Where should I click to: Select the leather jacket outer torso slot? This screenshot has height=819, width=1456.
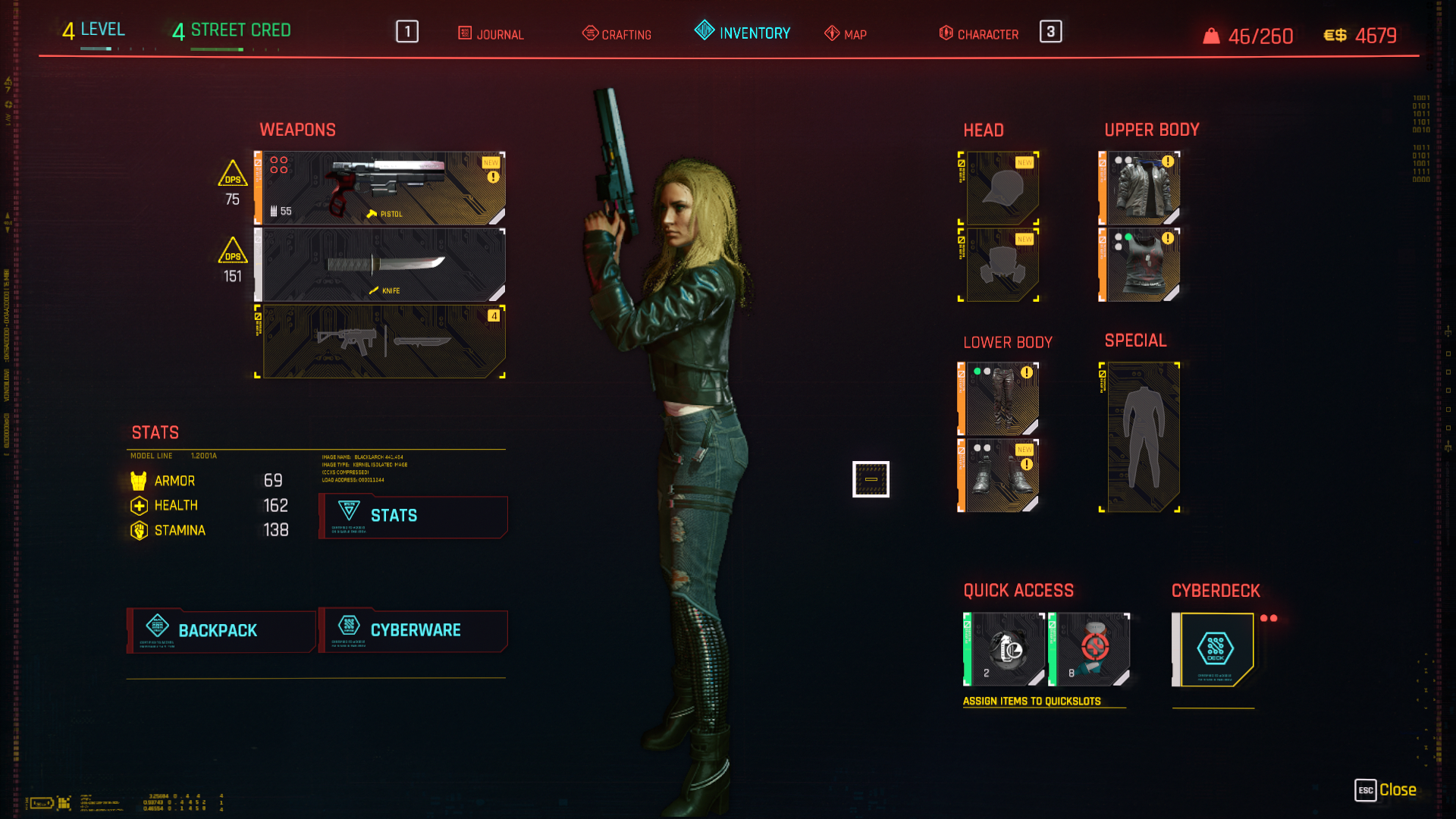tap(1141, 188)
